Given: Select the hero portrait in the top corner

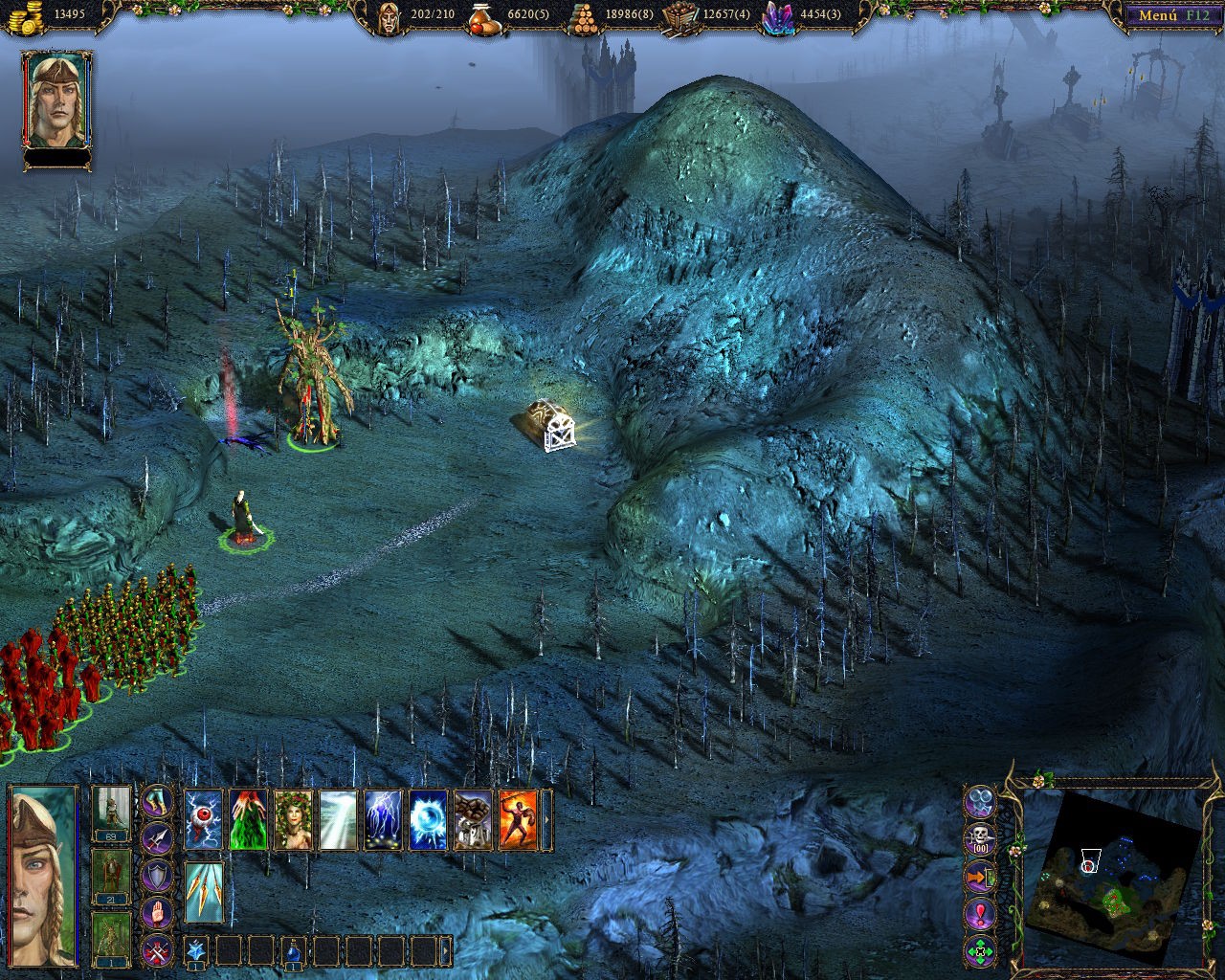Looking at the screenshot, I should click(x=56, y=100).
